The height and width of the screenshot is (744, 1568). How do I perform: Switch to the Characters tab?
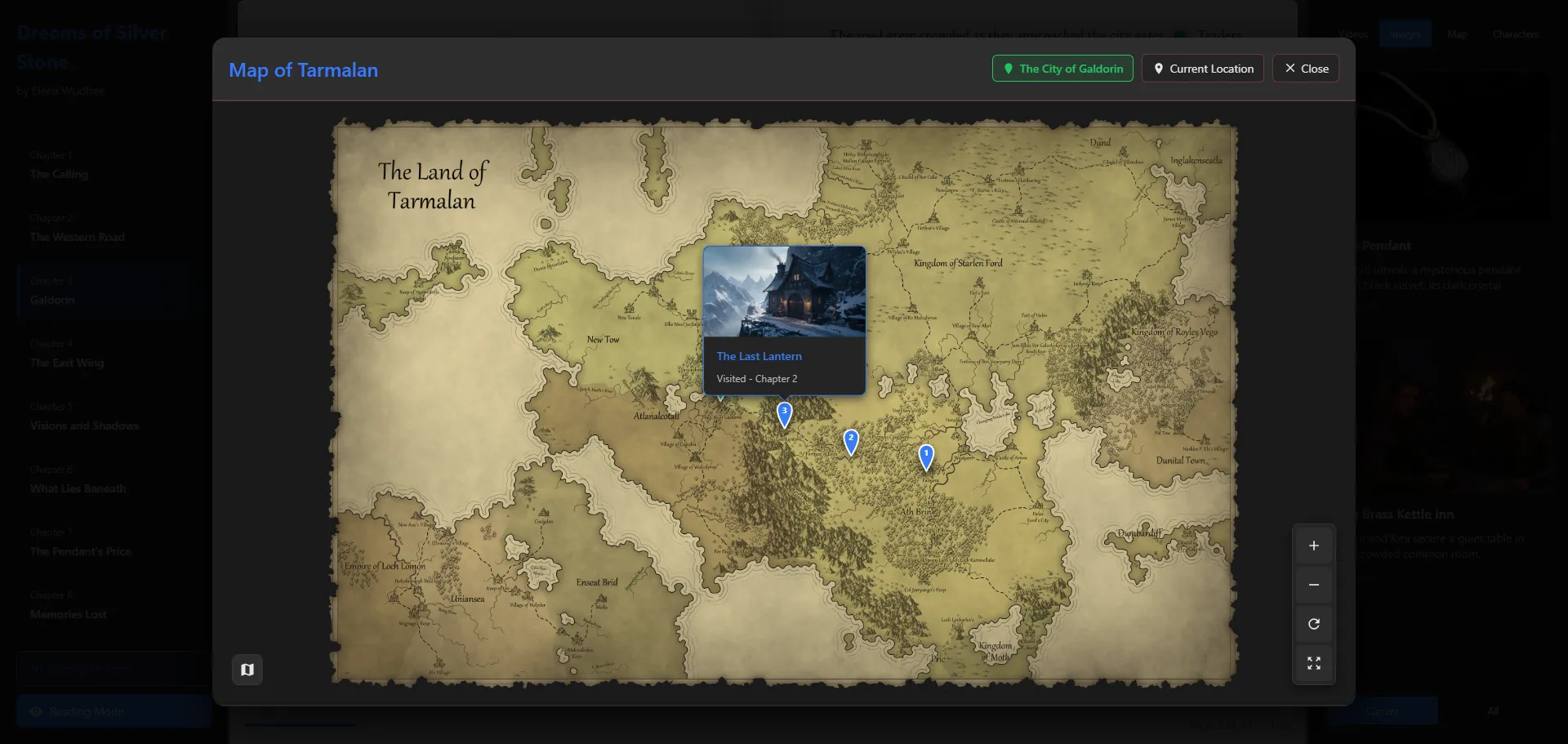pyautogui.click(x=1515, y=33)
